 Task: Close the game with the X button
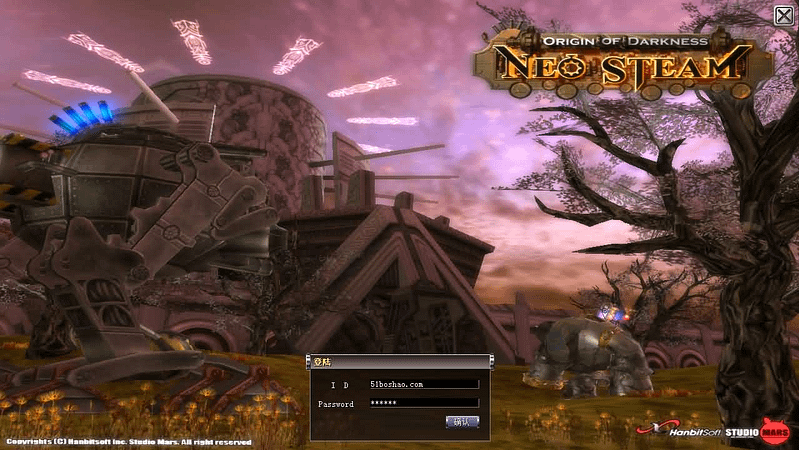point(784,14)
